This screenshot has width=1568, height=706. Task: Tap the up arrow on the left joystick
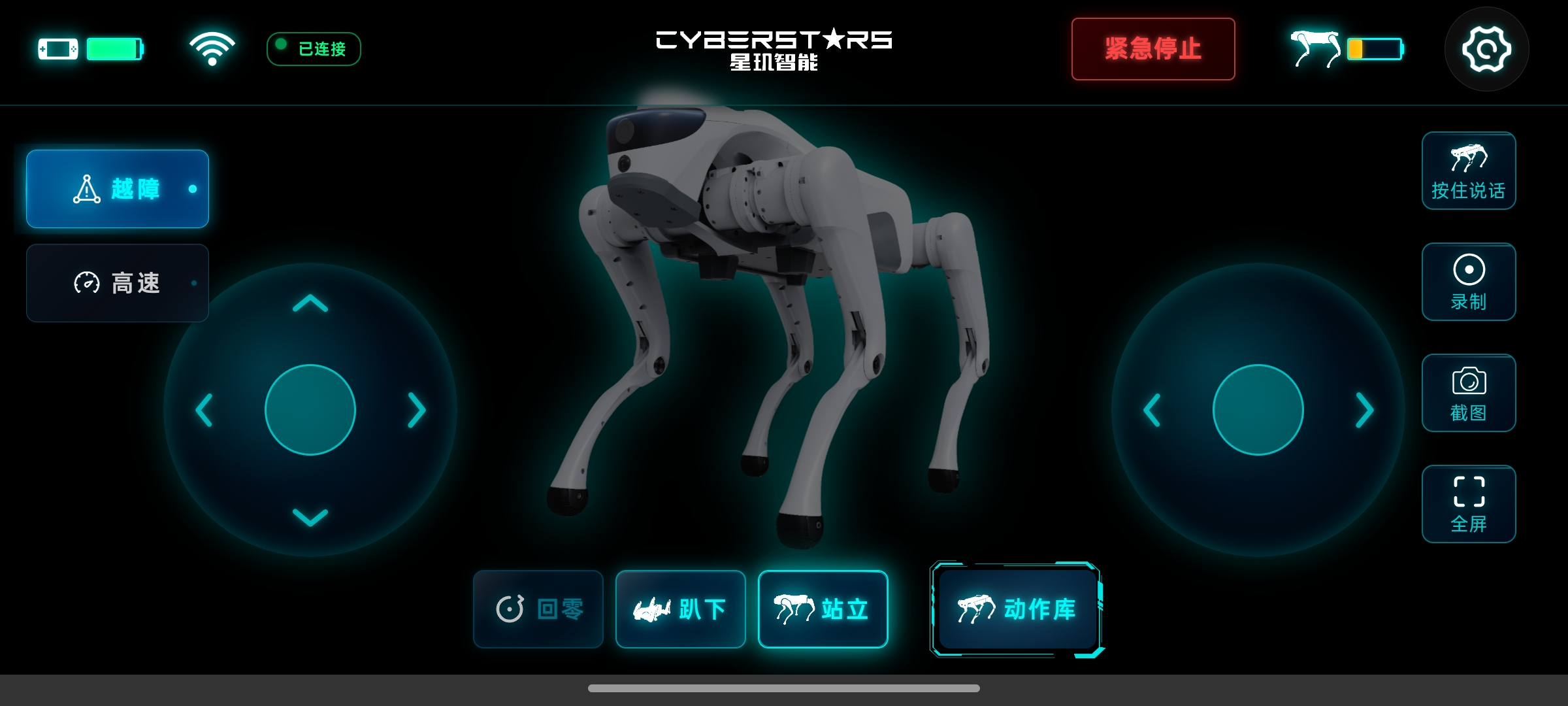coord(310,304)
